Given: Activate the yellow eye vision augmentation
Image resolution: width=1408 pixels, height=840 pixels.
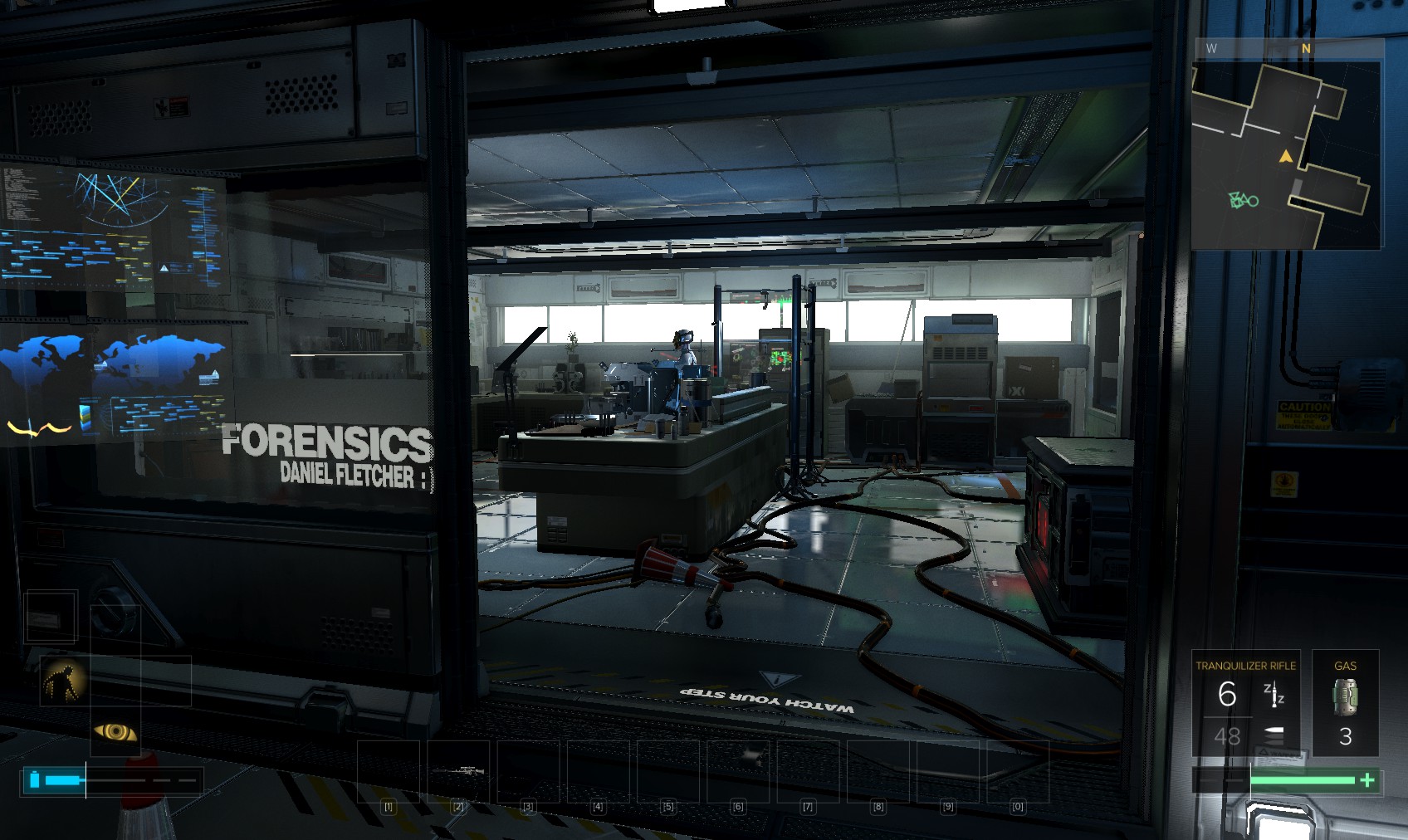Looking at the screenshot, I should click(x=115, y=731).
